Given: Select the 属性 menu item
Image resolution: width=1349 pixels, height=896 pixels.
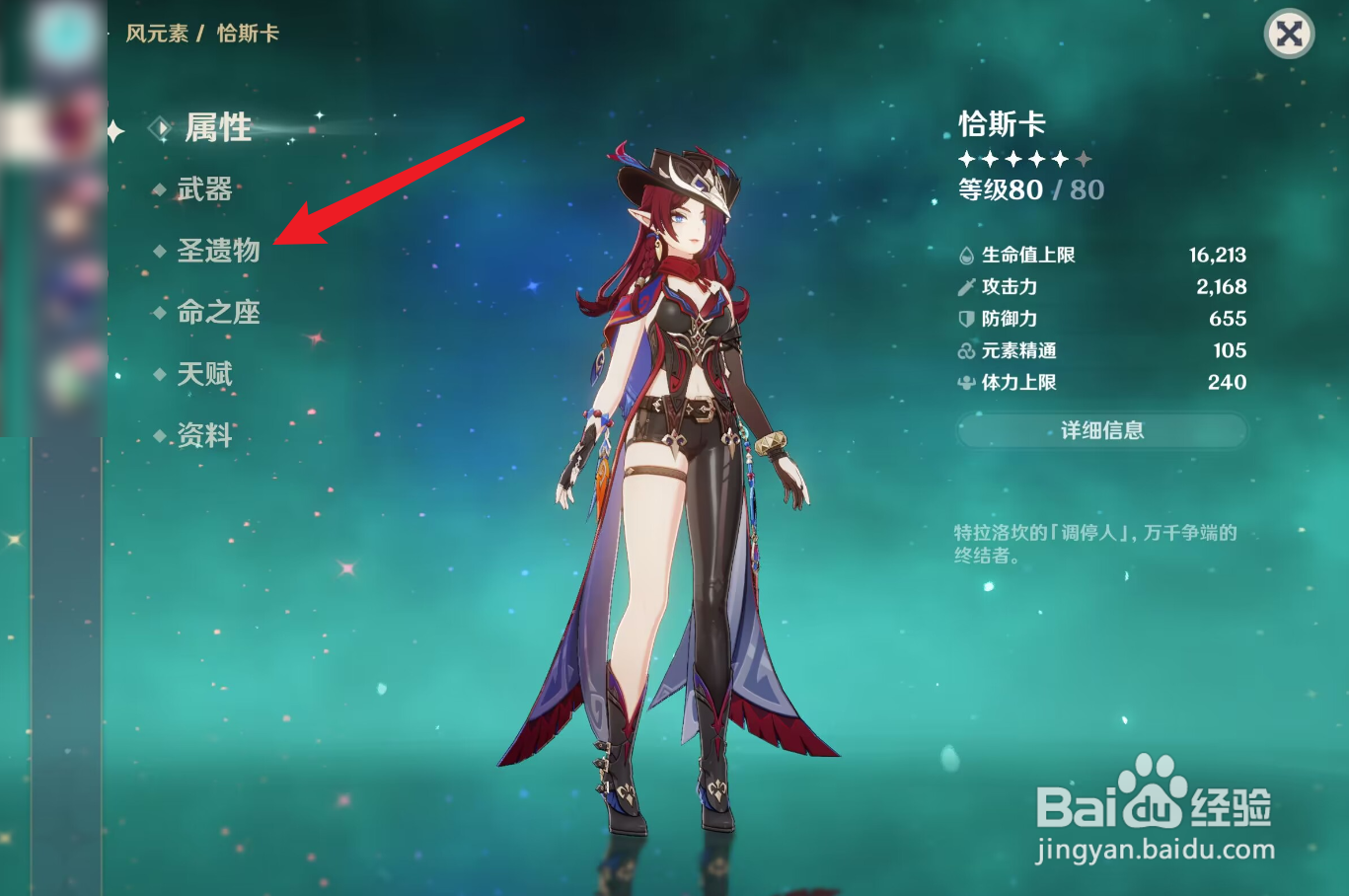Looking at the screenshot, I should point(219,127).
